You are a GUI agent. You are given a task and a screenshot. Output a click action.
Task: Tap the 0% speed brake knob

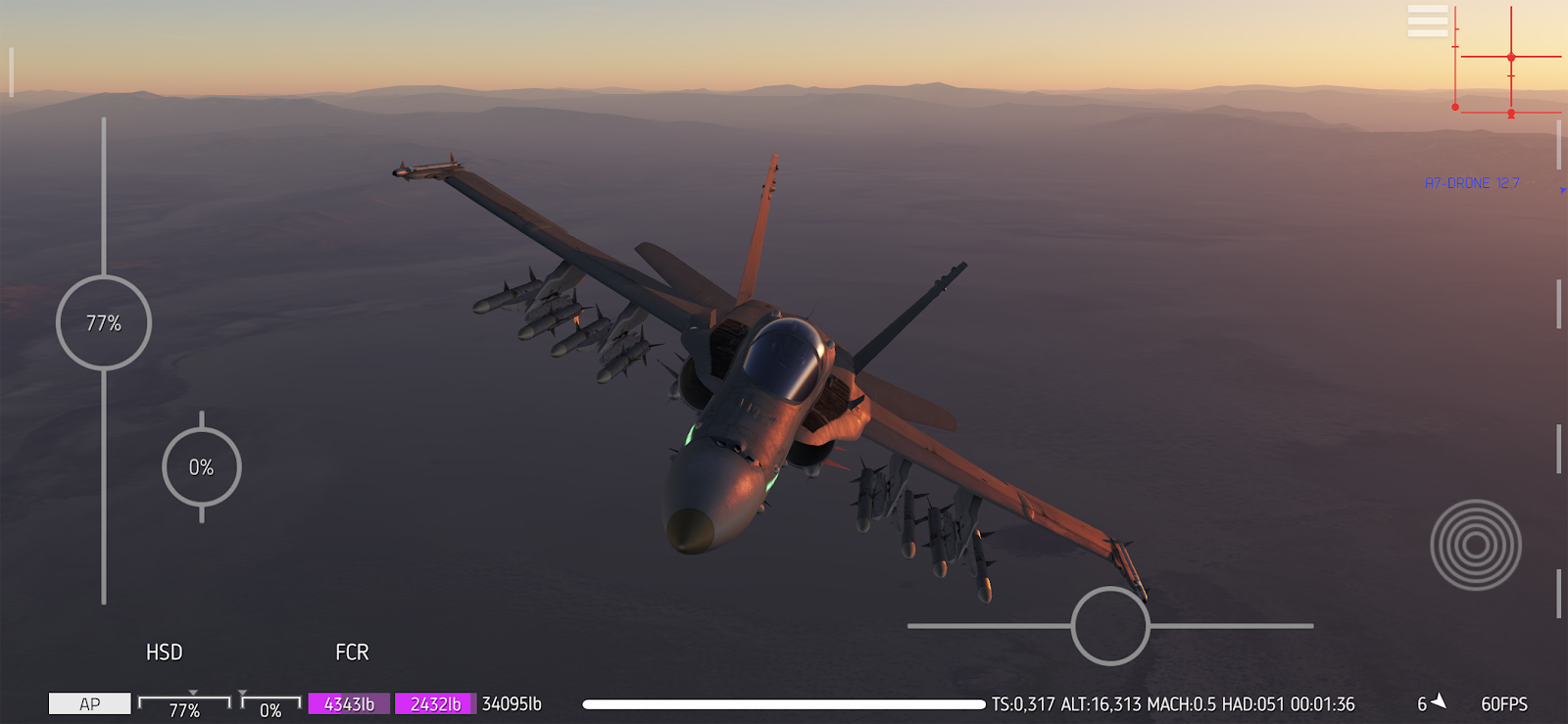(x=201, y=467)
